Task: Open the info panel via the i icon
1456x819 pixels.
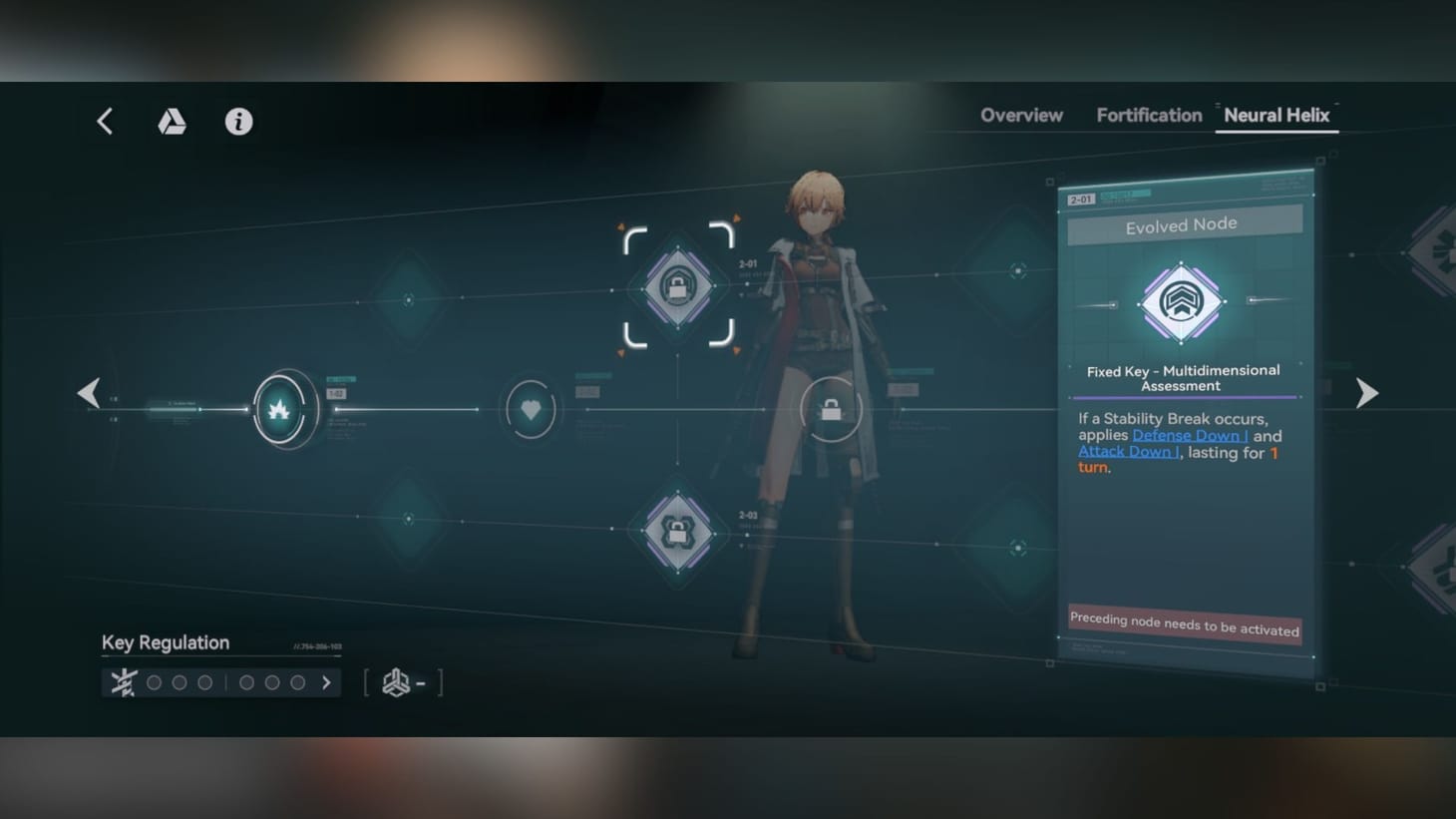Action: 238,121
